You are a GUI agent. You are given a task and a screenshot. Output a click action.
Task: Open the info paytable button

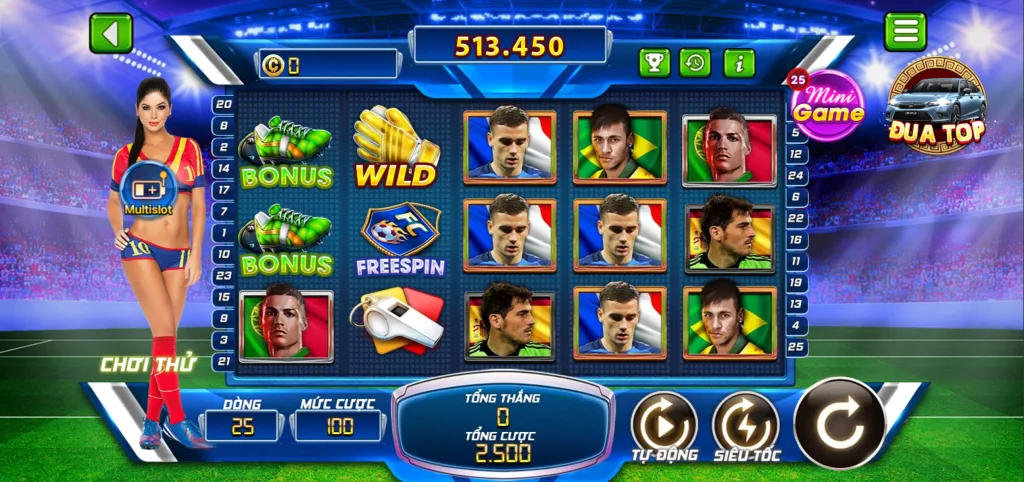(x=739, y=62)
